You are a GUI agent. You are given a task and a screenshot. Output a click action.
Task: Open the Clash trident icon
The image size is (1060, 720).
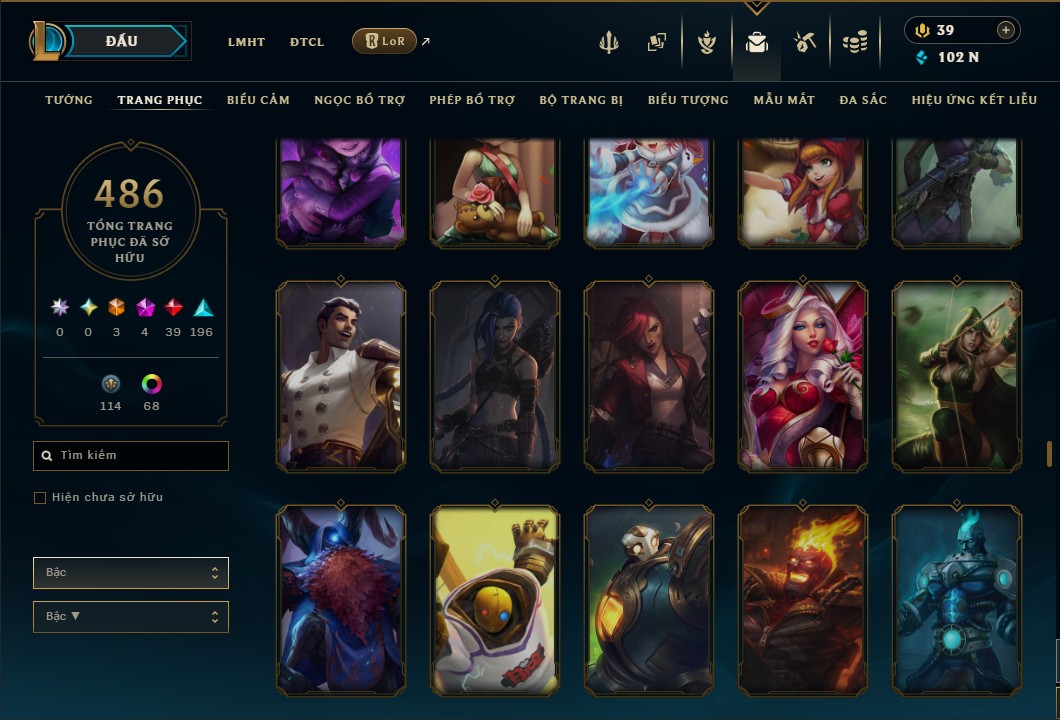pyautogui.click(x=609, y=42)
